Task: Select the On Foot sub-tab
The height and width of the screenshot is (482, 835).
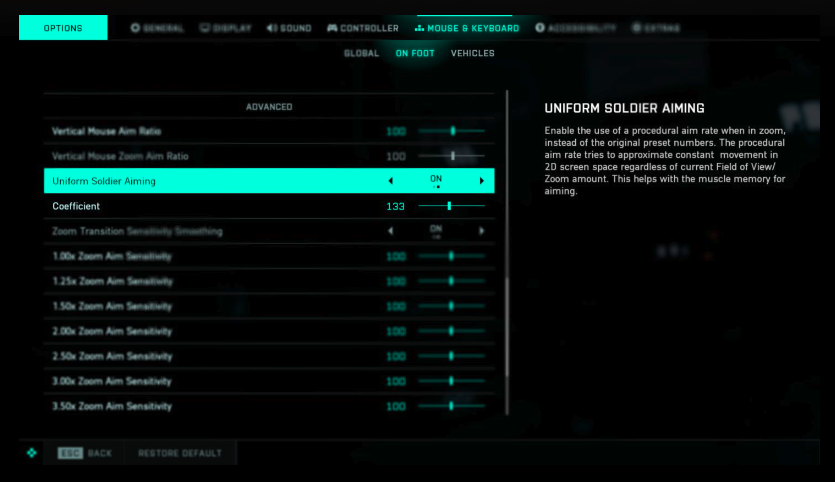Action: click(415, 53)
